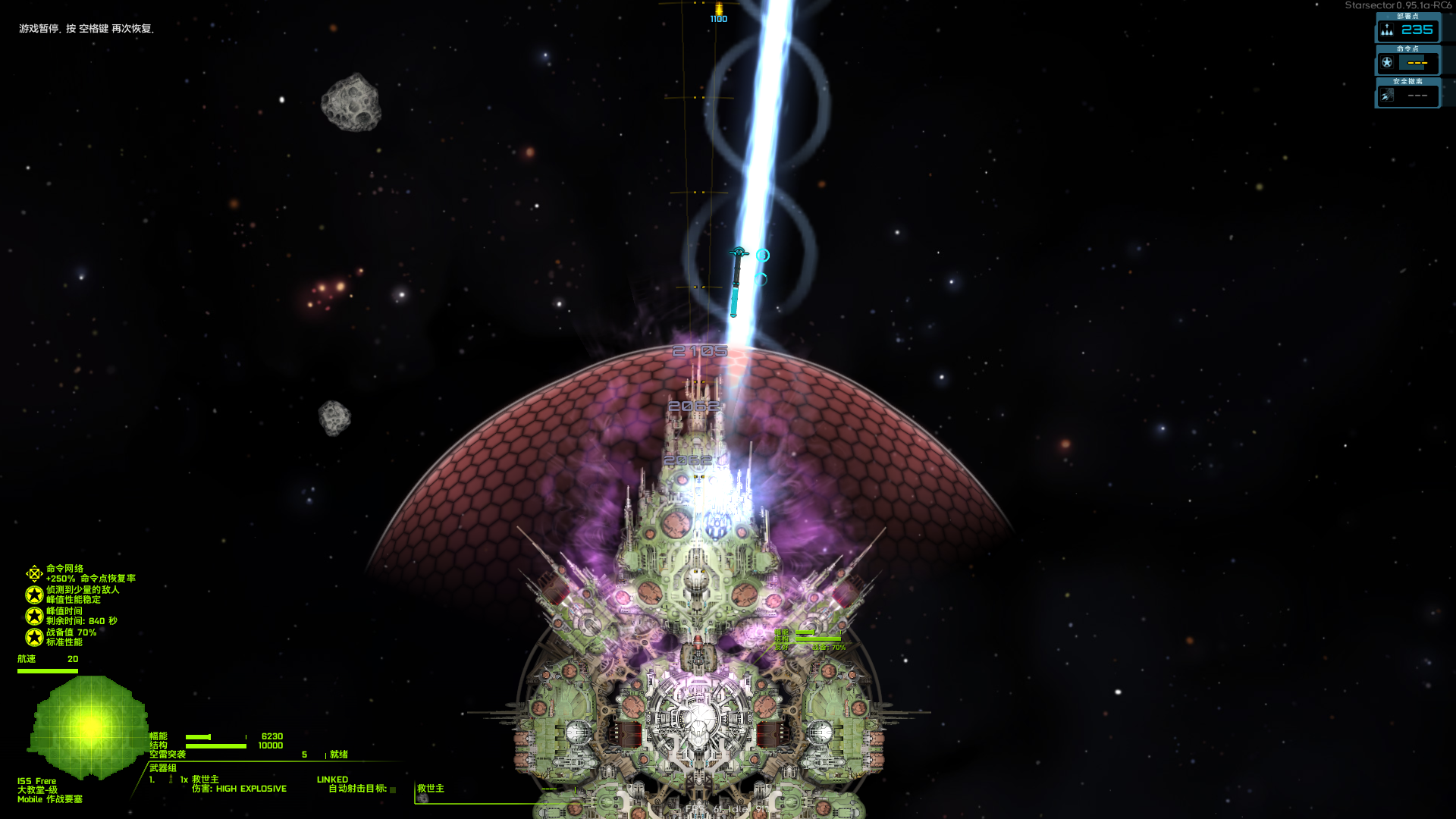Click the 部署点 deployment points icon

1386,30
